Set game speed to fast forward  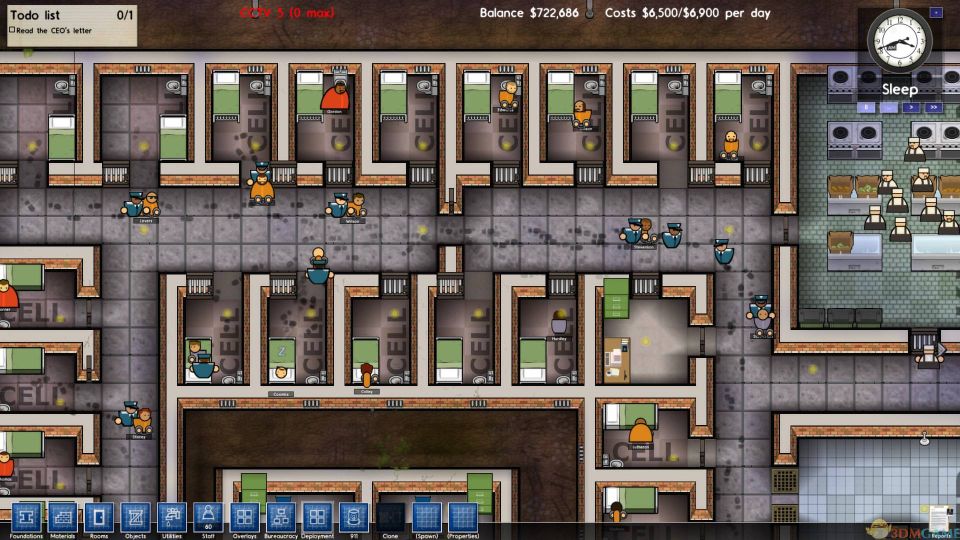(911, 106)
